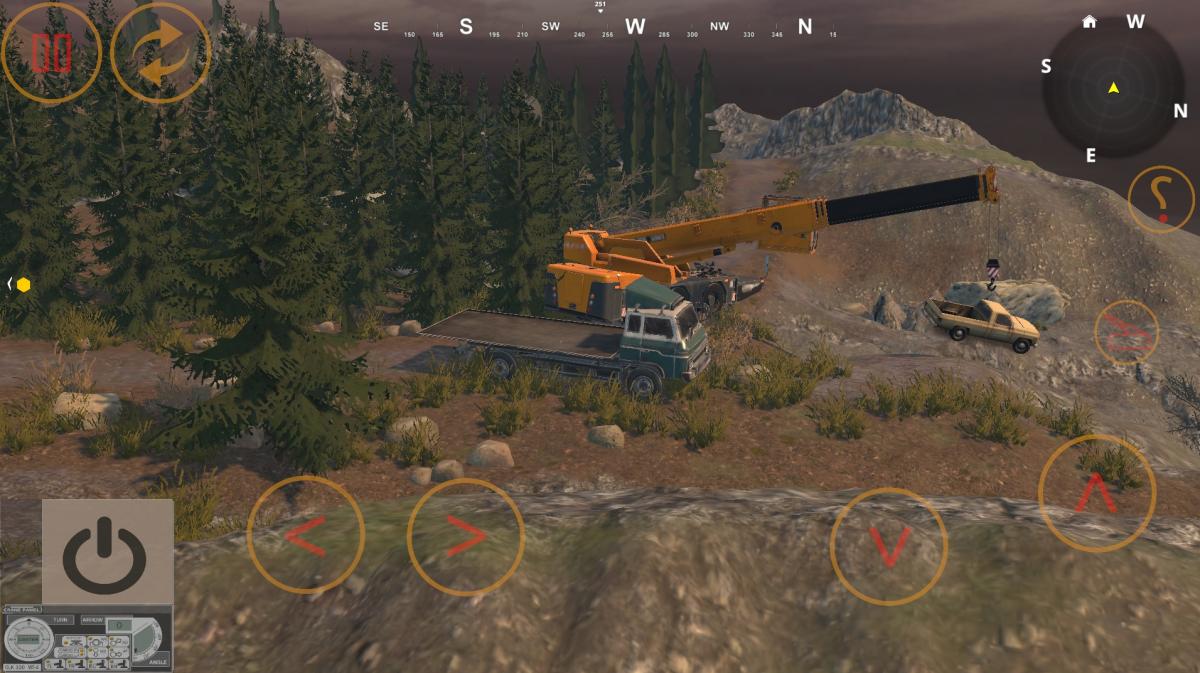Rotate crane with the left arrow button

tap(305, 535)
